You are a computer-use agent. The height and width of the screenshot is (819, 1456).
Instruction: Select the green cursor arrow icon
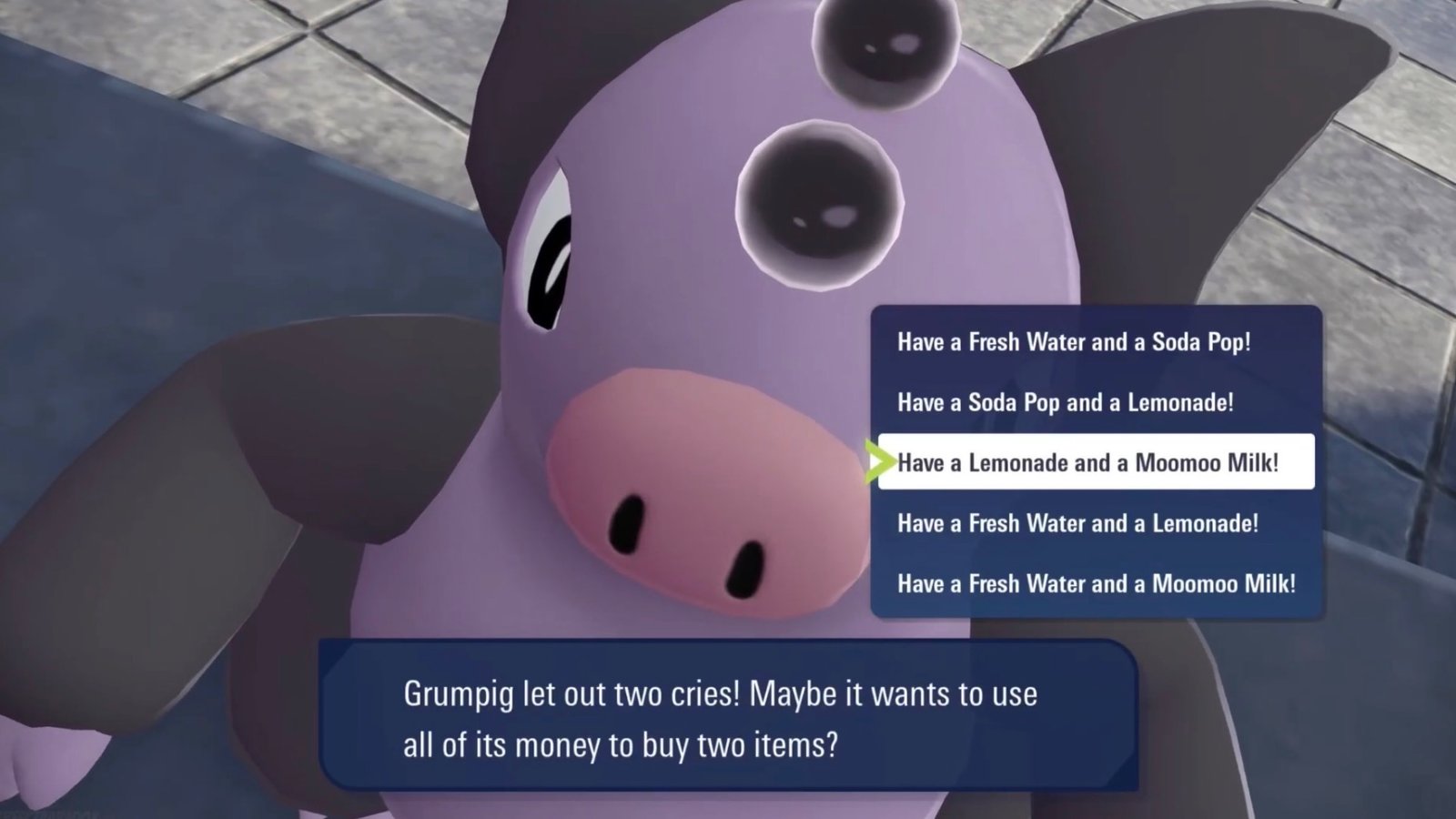[880, 462]
